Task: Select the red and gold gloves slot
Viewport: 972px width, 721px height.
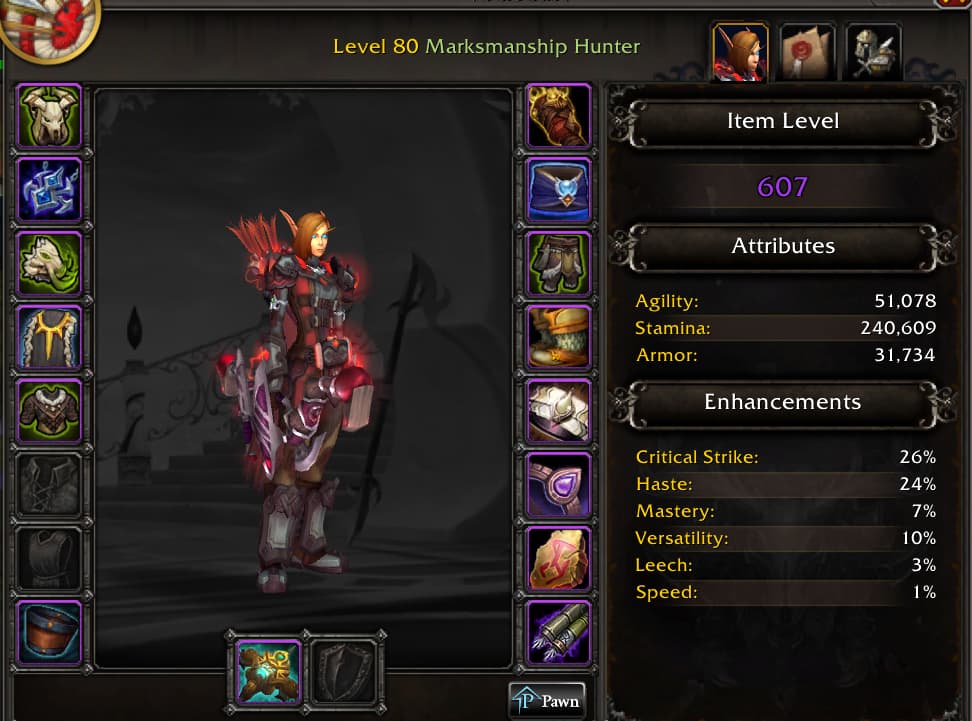Action: 559,117
